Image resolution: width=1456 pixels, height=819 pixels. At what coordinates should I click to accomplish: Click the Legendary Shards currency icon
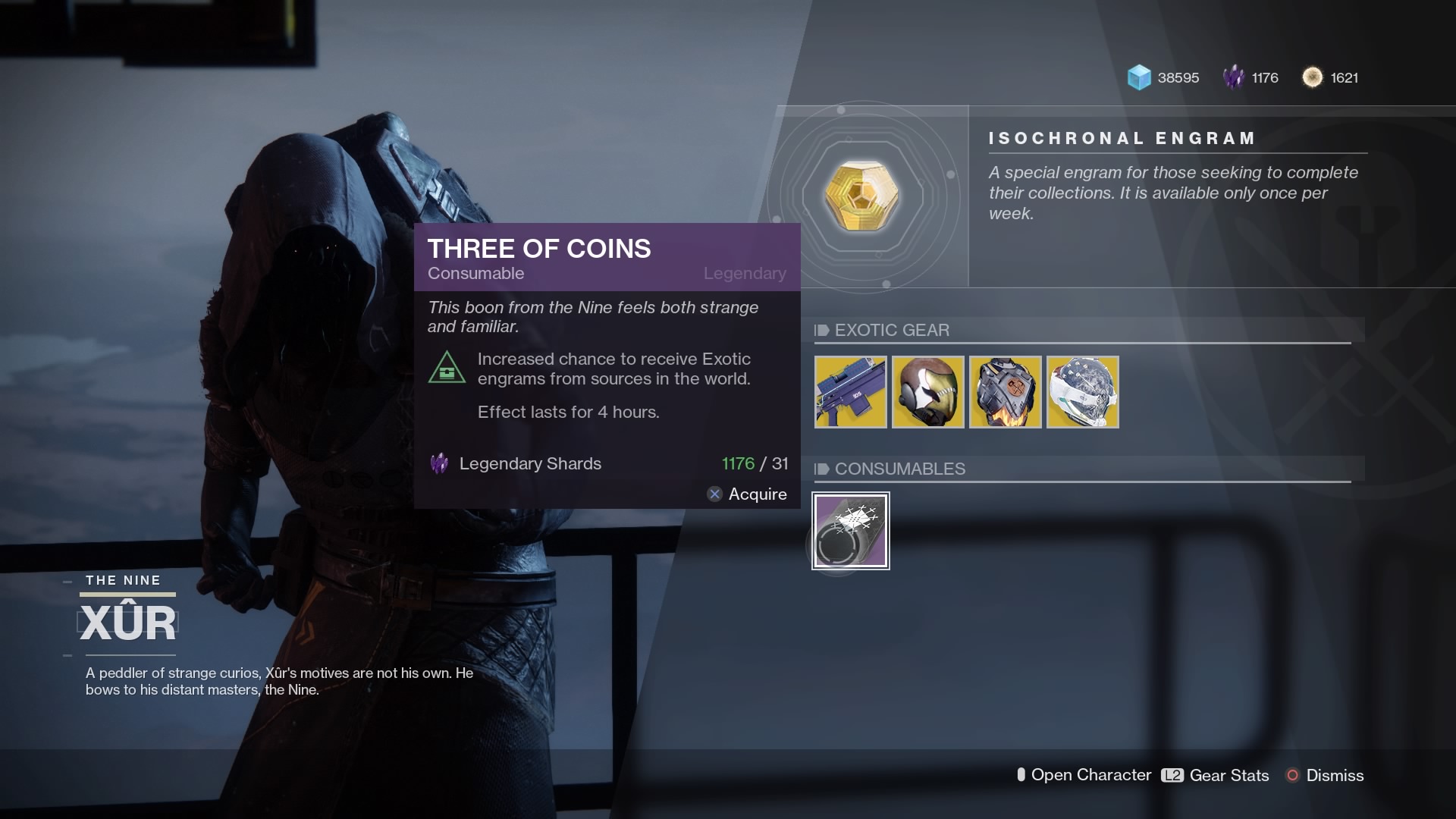(1233, 77)
